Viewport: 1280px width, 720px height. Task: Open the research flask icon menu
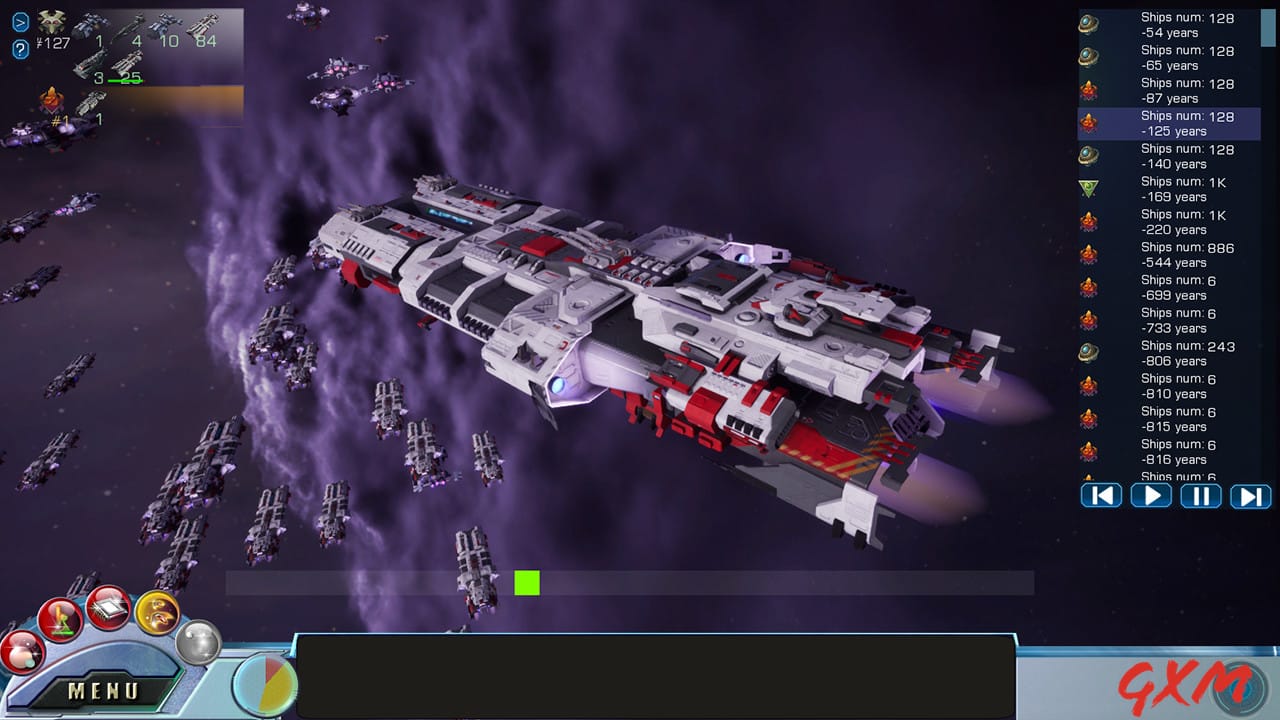pyautogui.click(x=57, y=617)
